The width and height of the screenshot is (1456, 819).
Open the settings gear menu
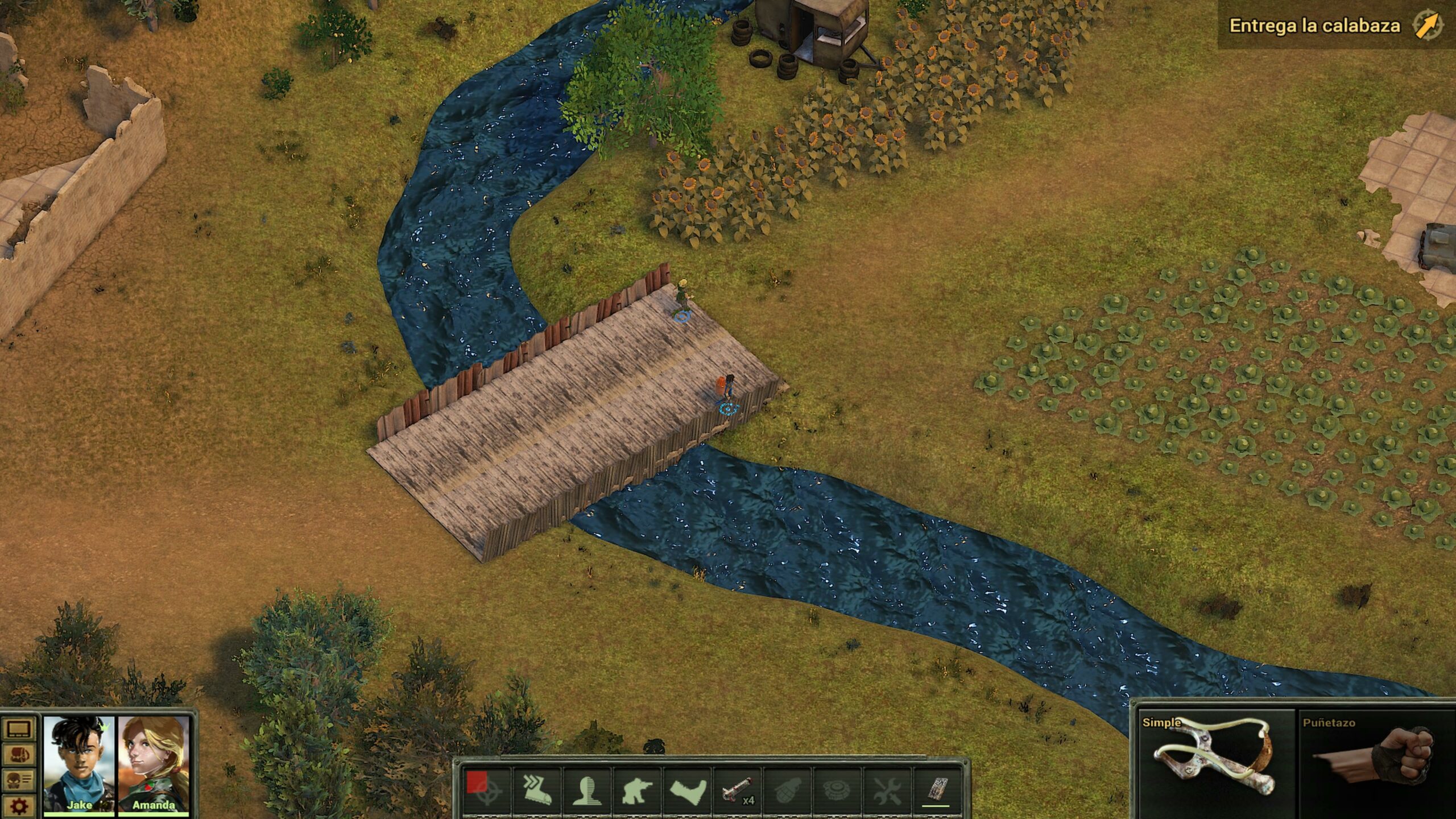click(x=19, y=805)
